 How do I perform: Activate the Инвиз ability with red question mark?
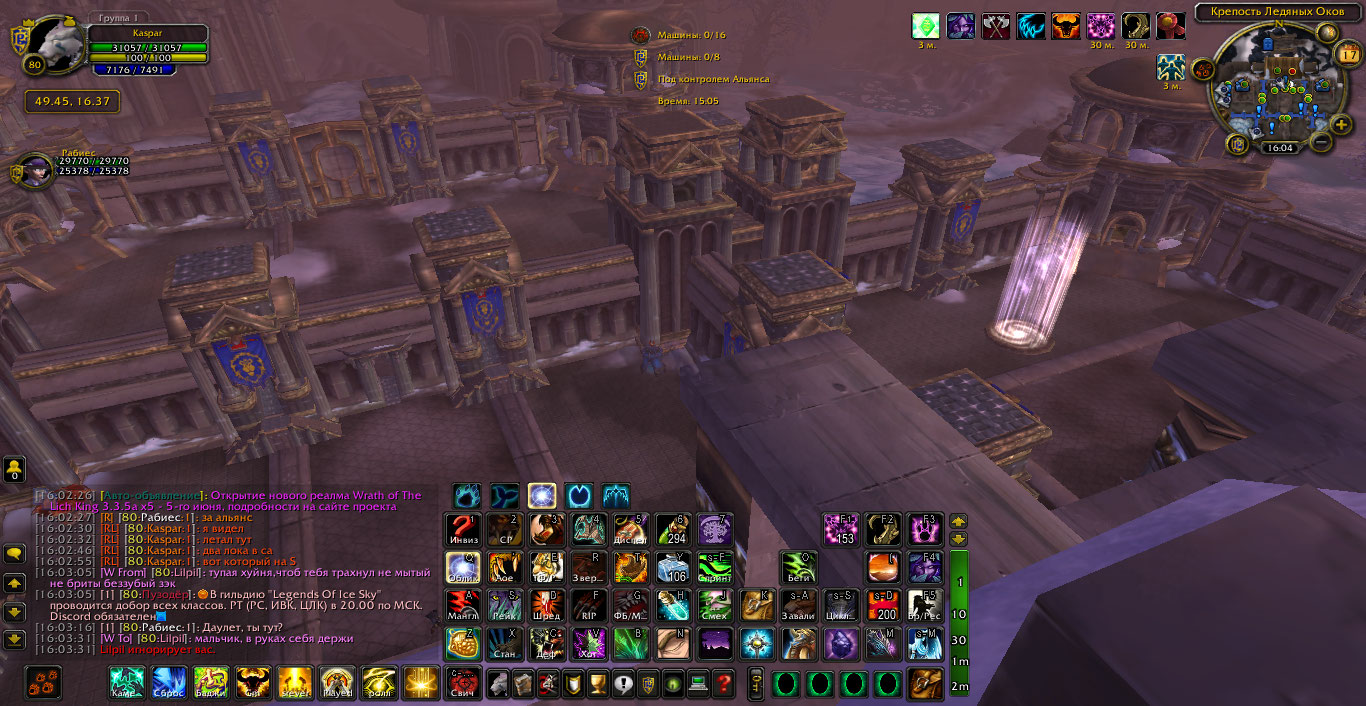click(x=463, y=530)
